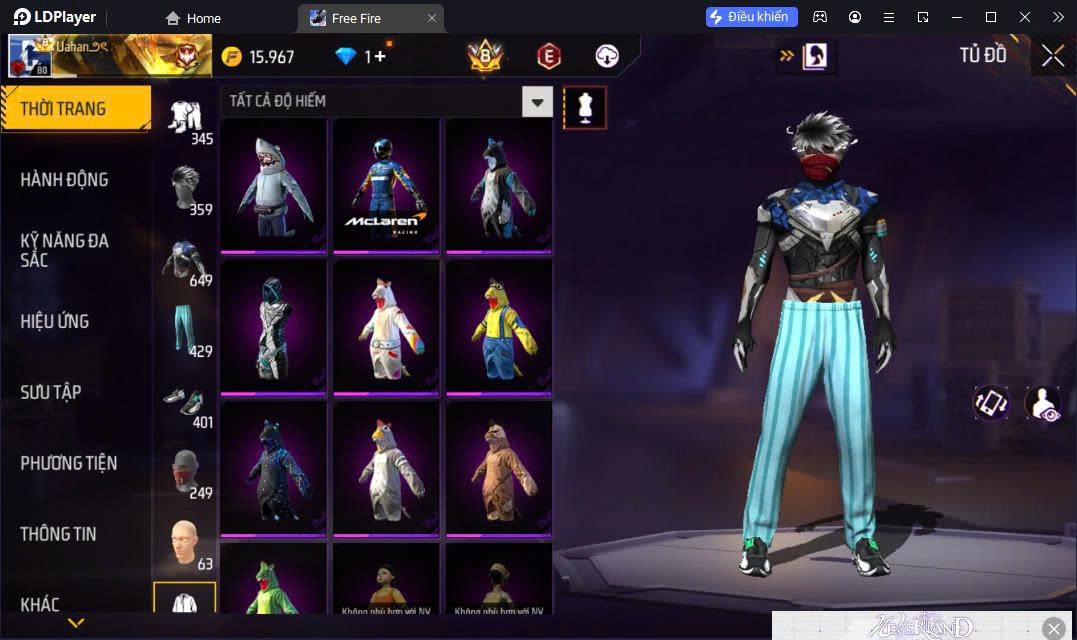This screenshot has height=640, width=1077.
Task: Open the Tất Cả Độ Hiếm rarity dropdown
Action: tap(537, 101)
